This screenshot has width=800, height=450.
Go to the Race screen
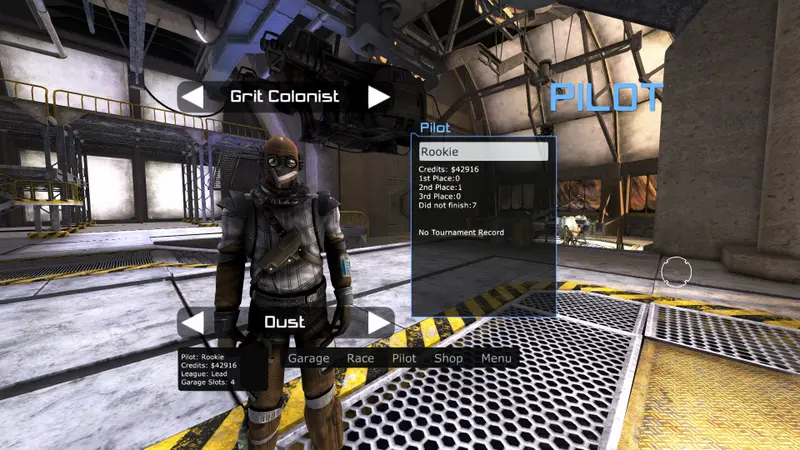[360, 358]
